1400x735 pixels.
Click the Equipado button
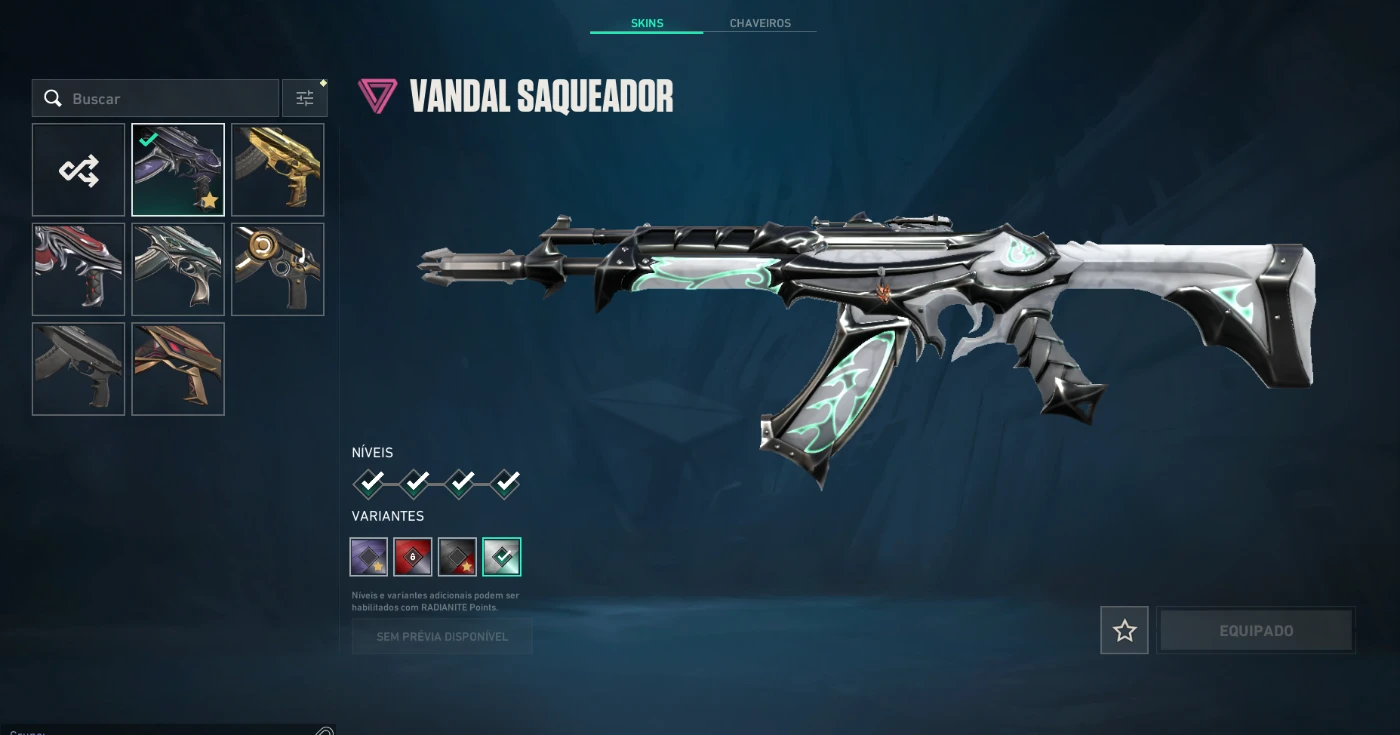point(1256,631)
